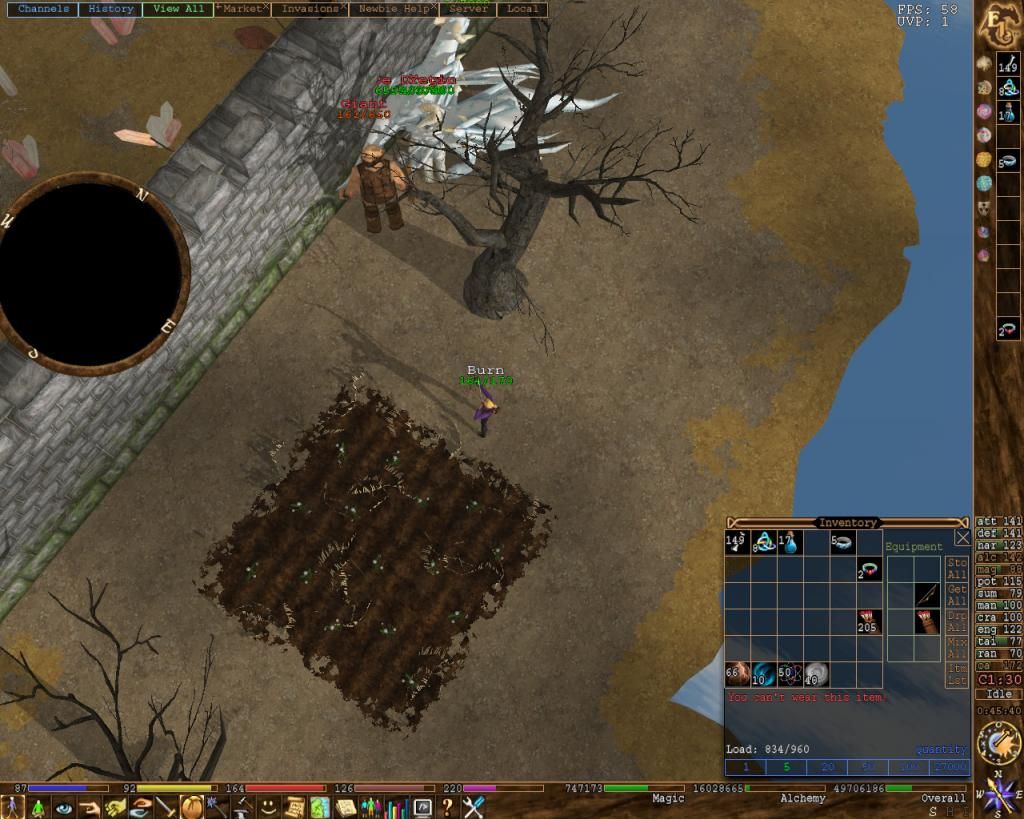Close the Inventory window
The image size is (1024, 819).
click(x=962, y=538)
